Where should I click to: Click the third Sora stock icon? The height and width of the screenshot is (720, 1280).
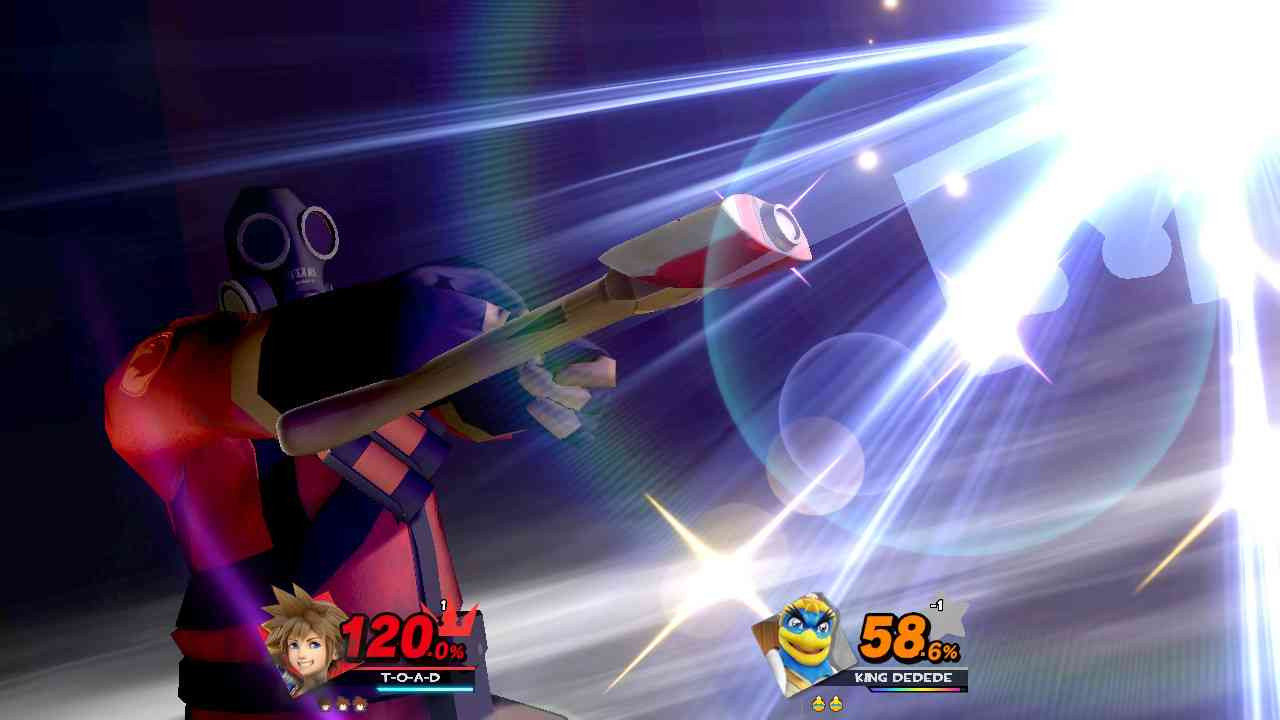(359, 703)
